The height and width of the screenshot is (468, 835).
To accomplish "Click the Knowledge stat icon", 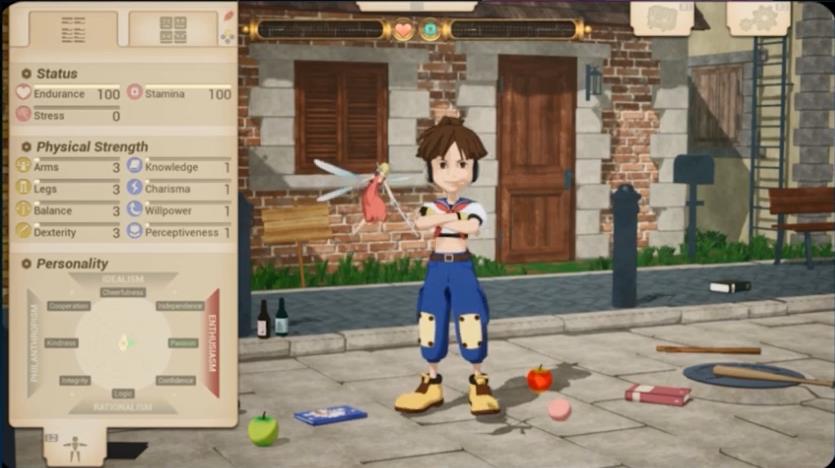I will coord(135,167).
